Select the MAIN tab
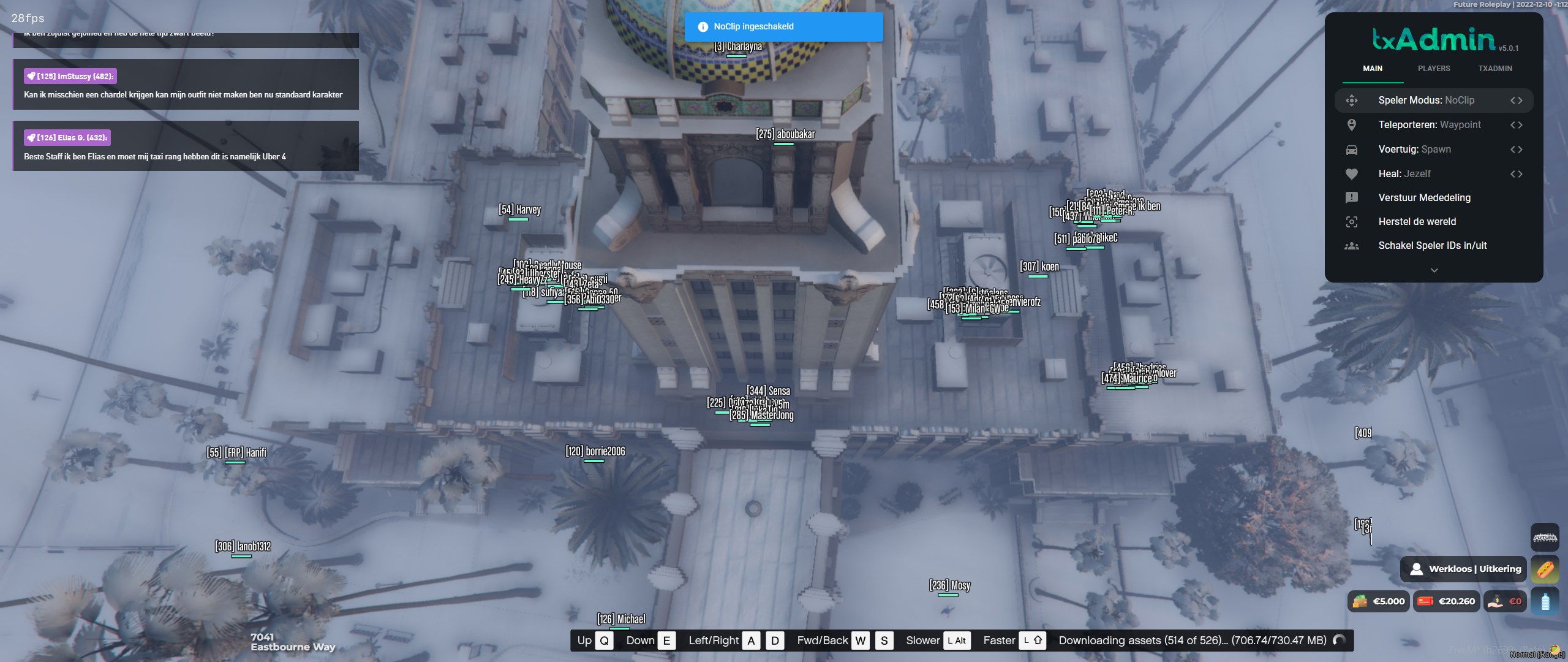 tap(1372, 69)
